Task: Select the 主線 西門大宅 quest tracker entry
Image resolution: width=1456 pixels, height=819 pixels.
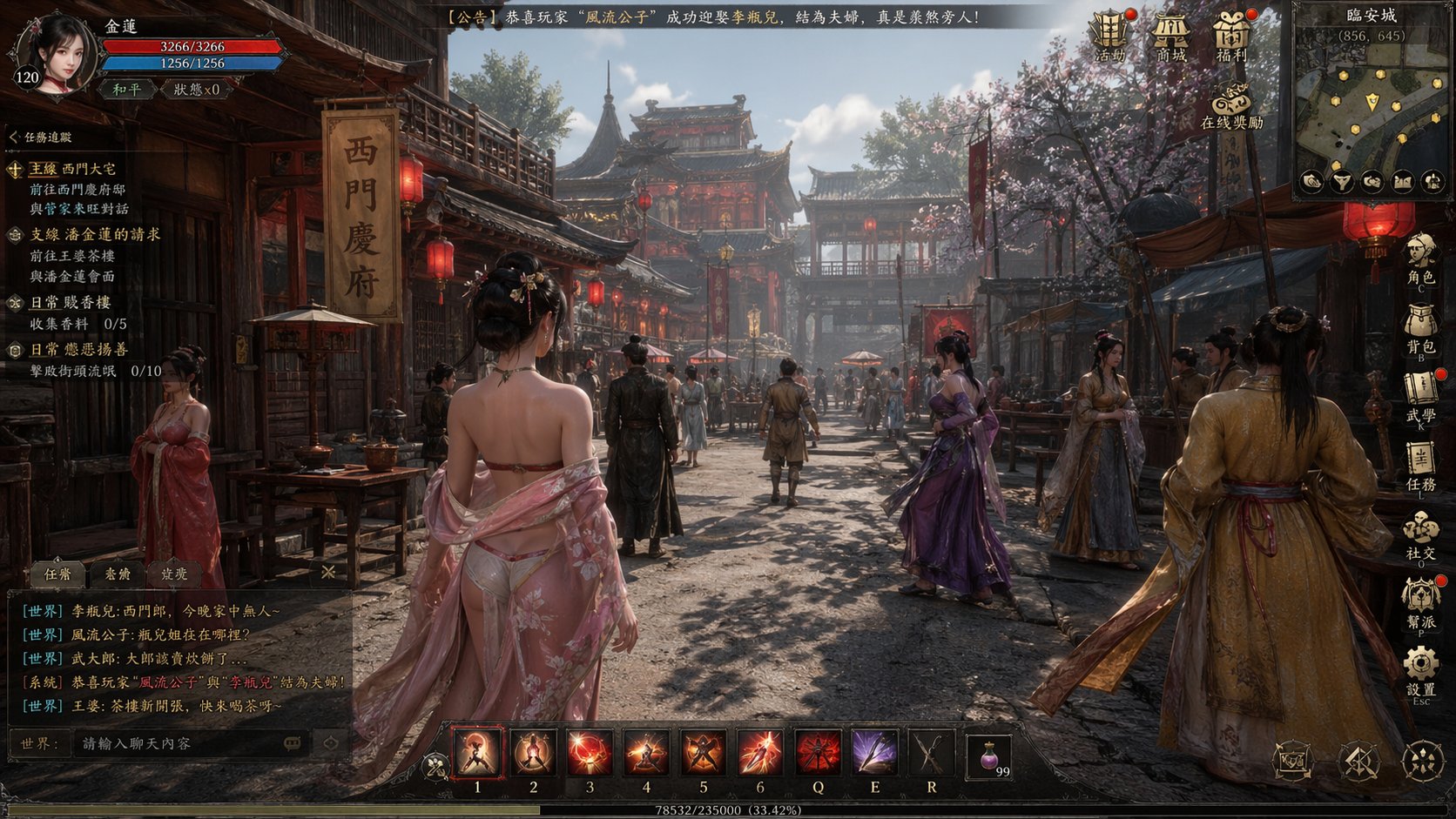Action: pyautogui.click(x=73, y=170)
